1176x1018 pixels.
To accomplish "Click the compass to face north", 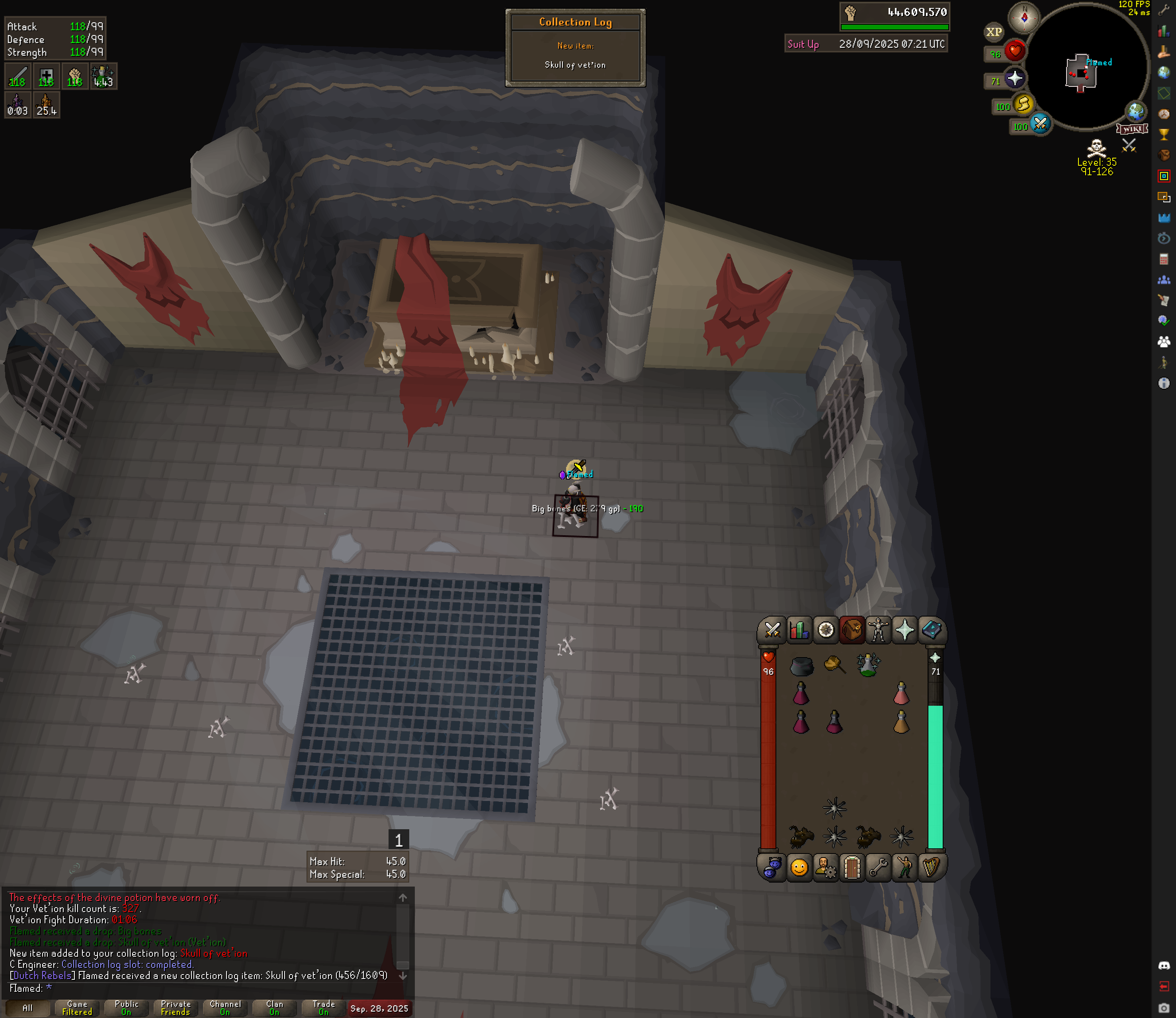I will click(x=1024, y=18).
